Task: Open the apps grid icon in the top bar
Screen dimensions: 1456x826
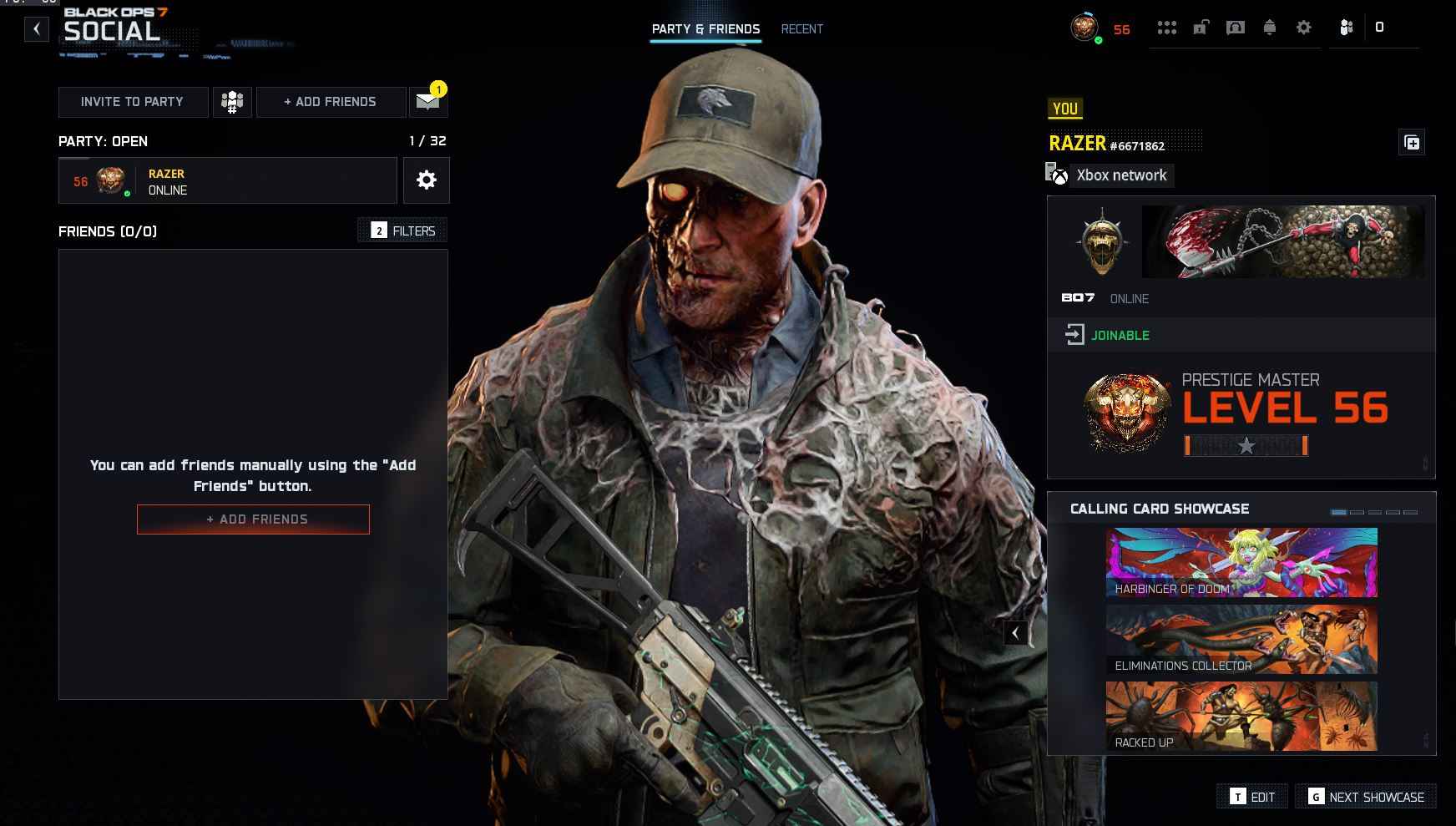Action: (1168, 27)
